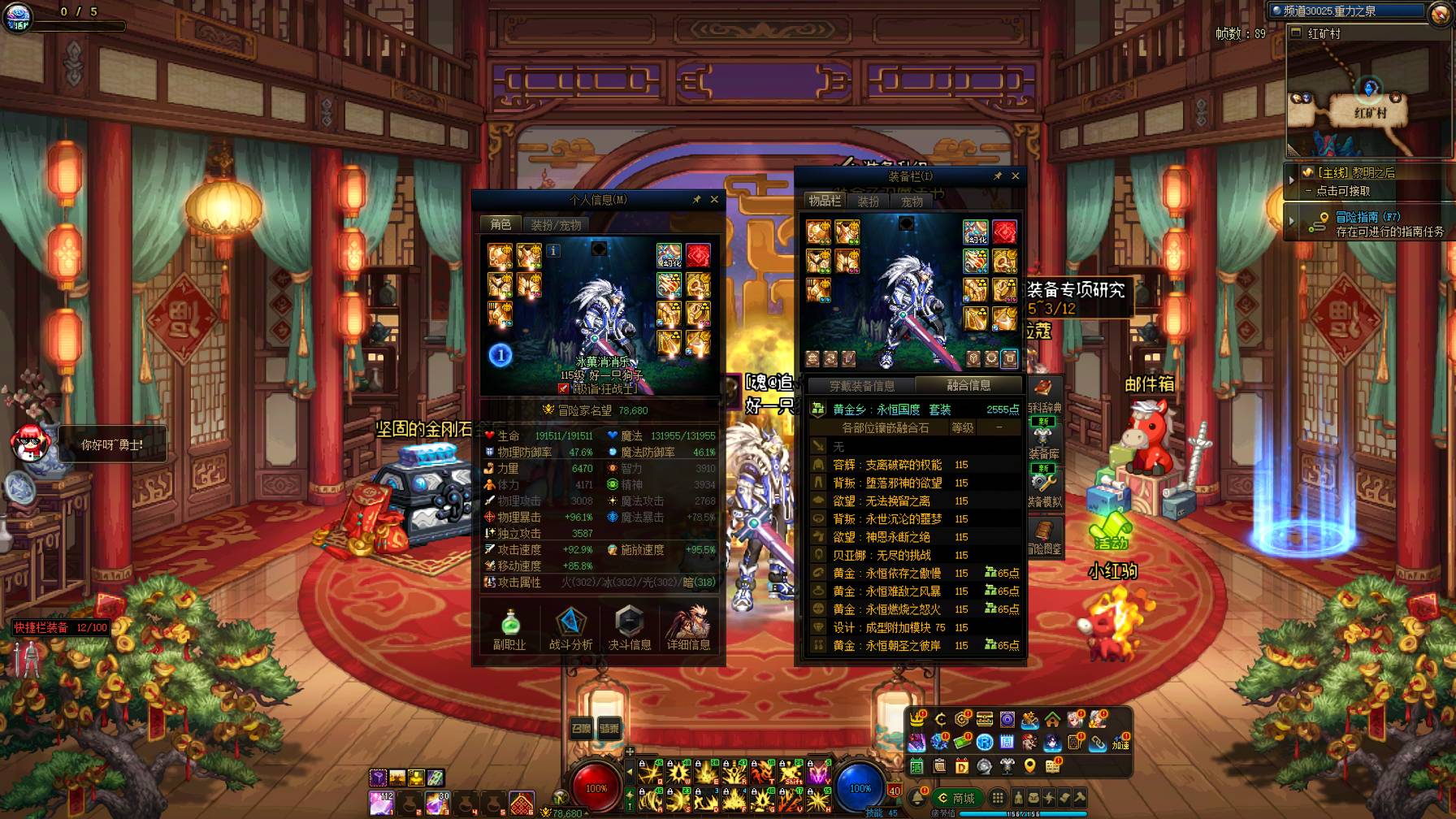Switch to the 宠物 tab in 装备栏

click(x=912, y=201)
